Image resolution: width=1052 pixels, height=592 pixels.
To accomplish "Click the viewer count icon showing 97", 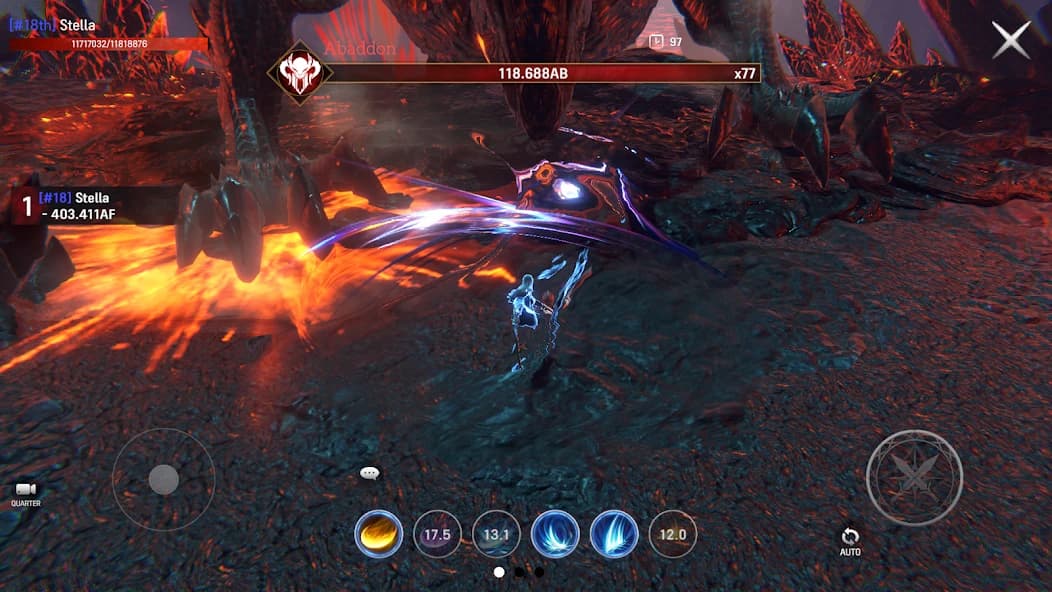I will 657,41.
